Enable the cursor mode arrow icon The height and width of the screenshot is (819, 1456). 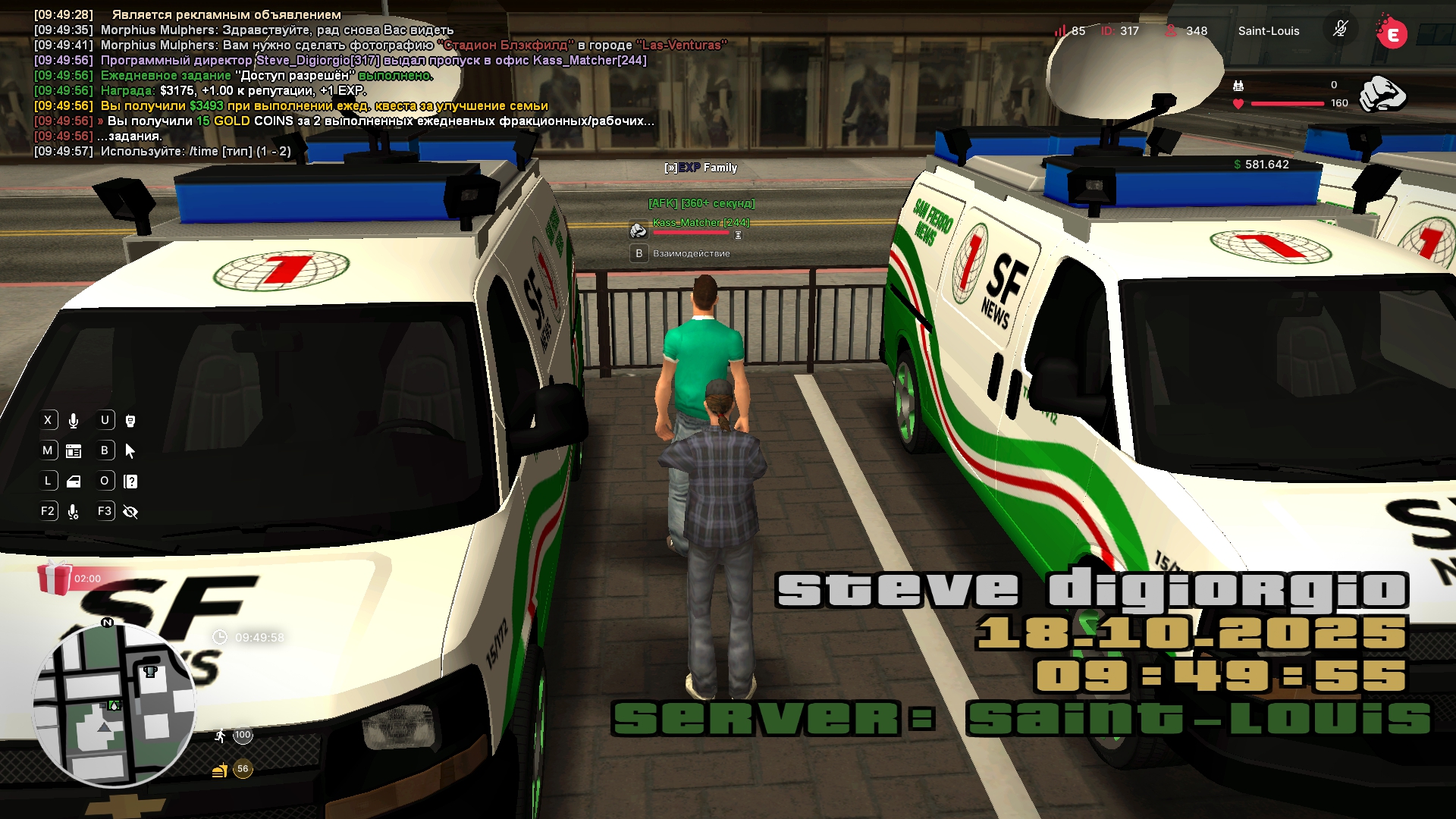click(x=130, y=451)
